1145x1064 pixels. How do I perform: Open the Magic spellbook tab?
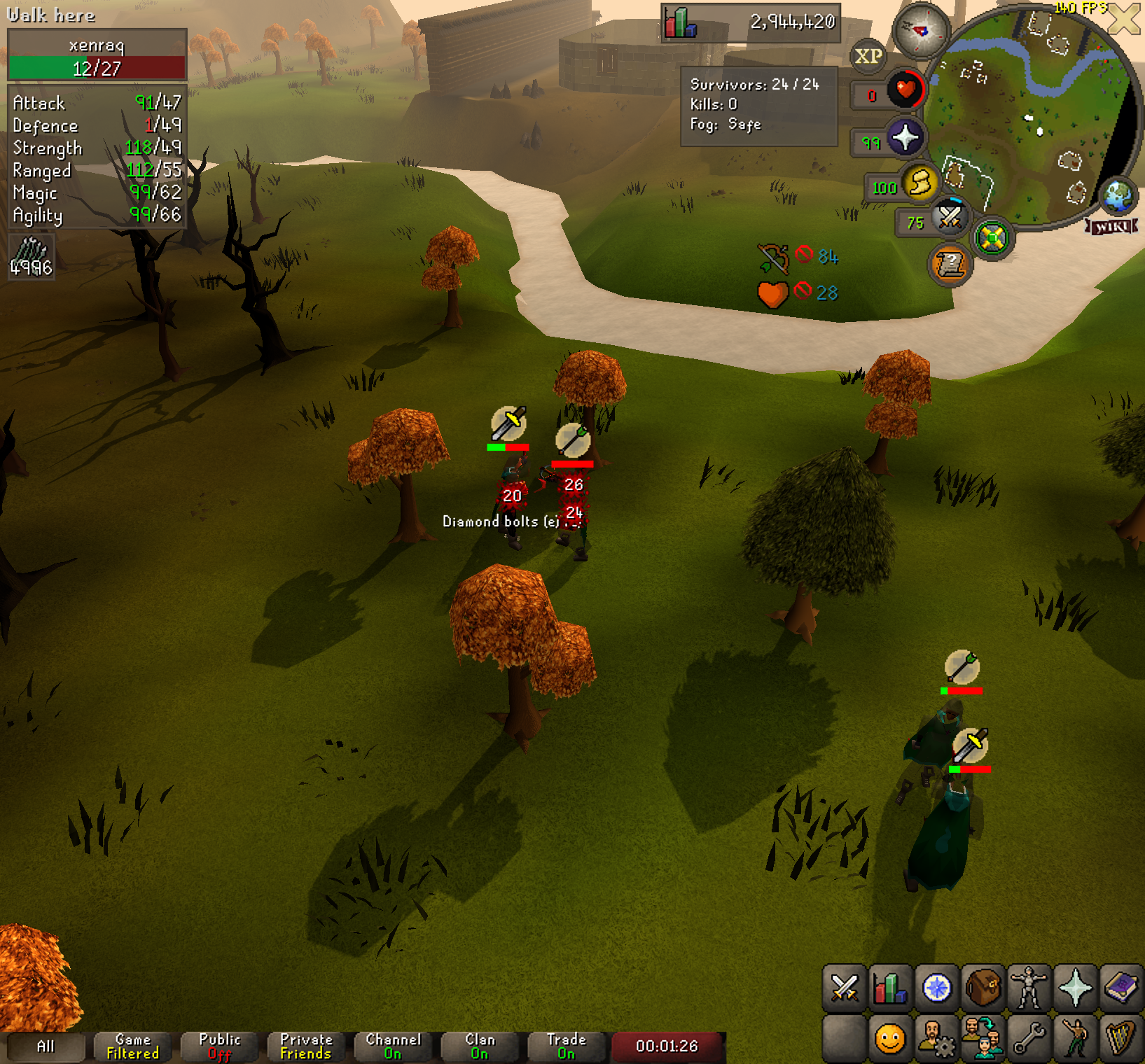point(1121,988)
